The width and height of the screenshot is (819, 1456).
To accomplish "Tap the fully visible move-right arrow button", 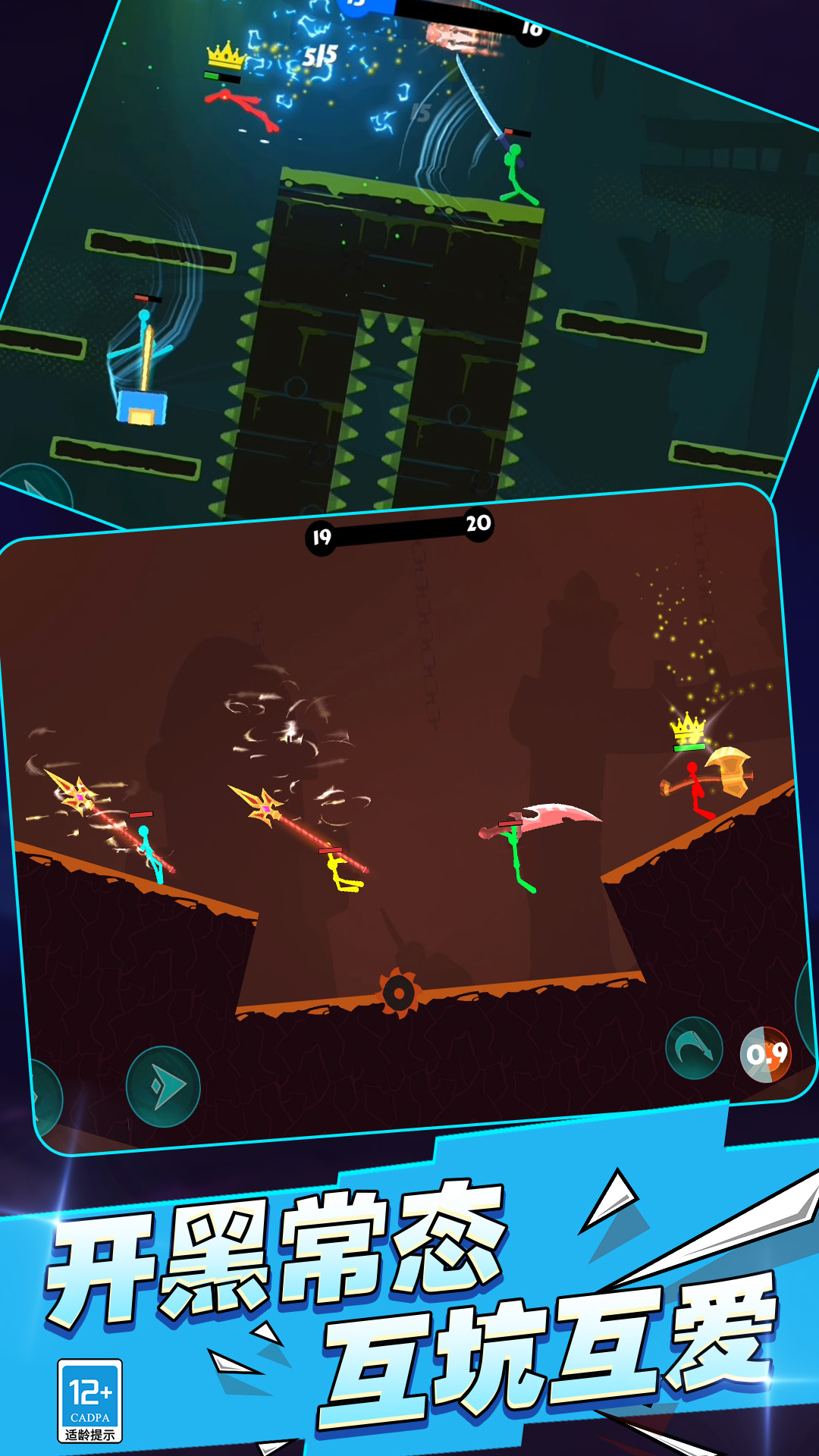I will coord(163,1086).
